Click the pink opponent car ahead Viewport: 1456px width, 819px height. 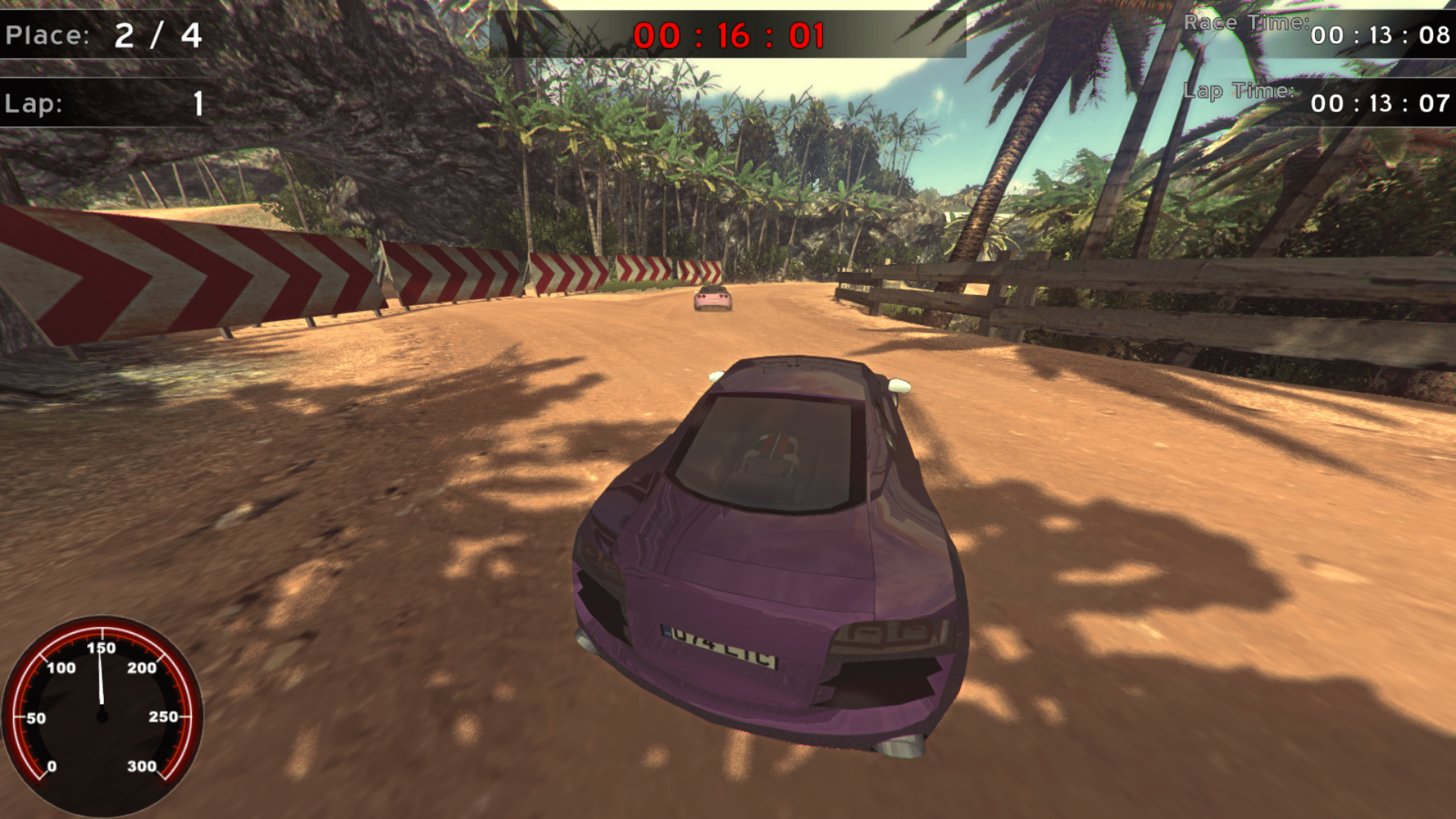711,300
